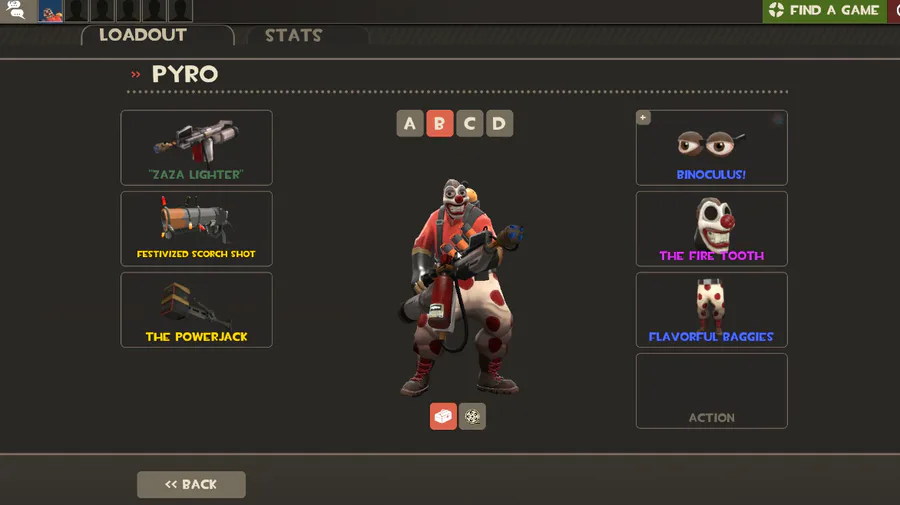
Task: Open the "Zaza Lighter" primary weapon slot
Action: point(196,147)
